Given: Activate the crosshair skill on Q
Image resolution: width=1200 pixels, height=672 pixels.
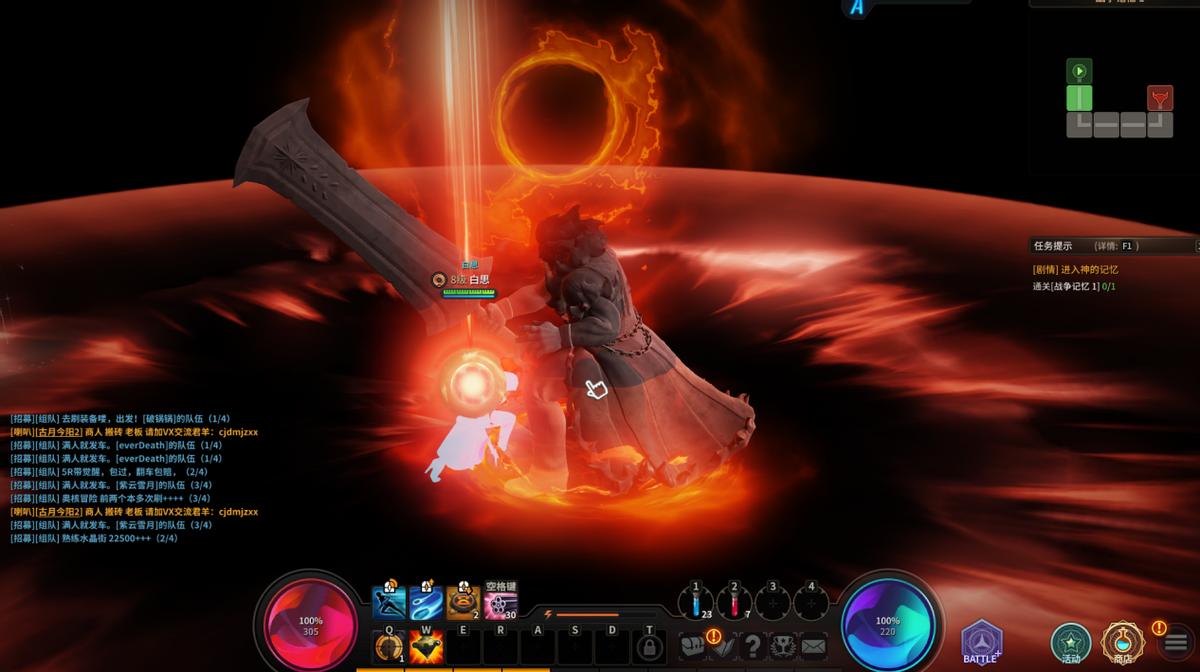Looking at the screenshot, I should coord(388,646).
